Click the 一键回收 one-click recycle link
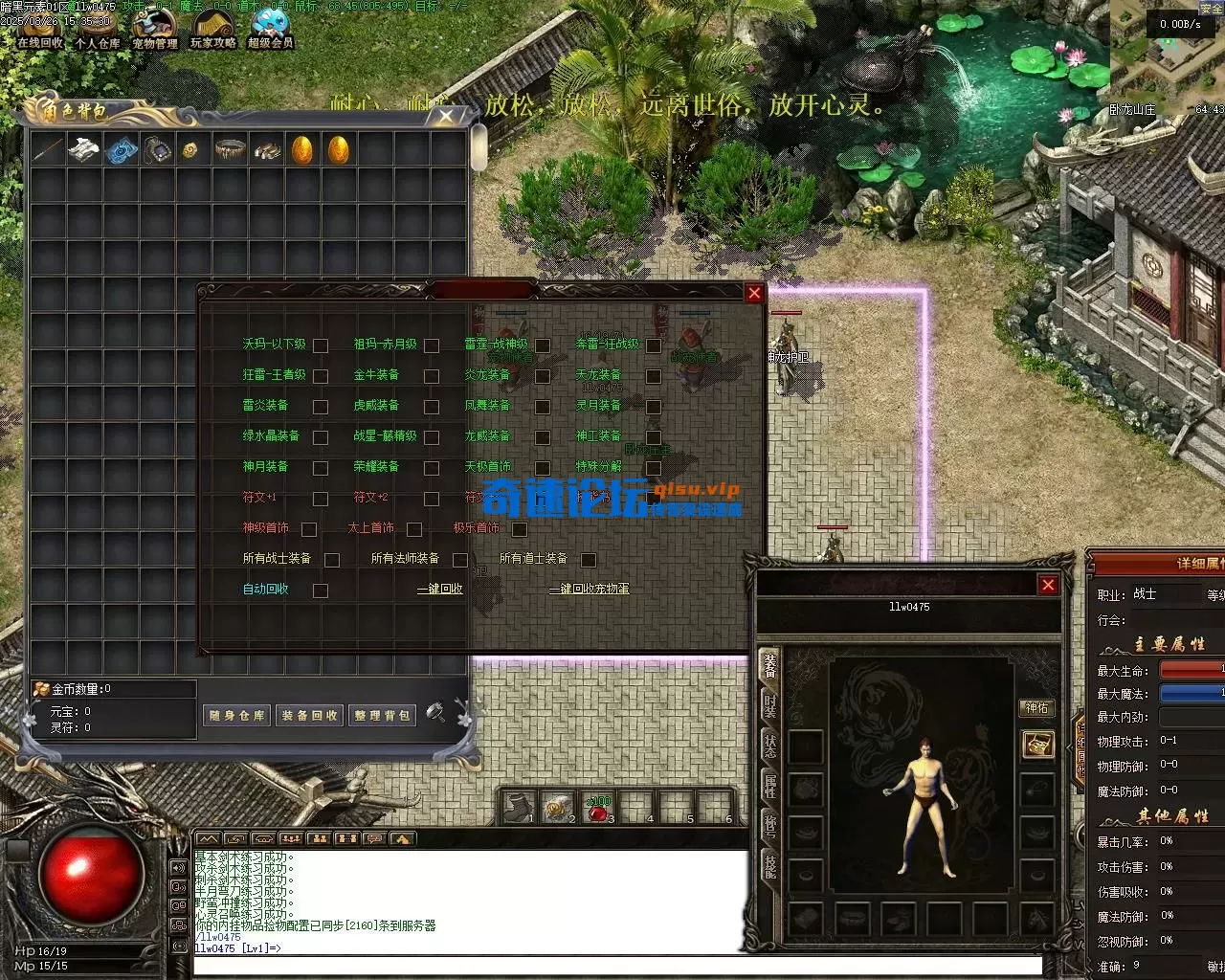The width and height of the screenshot is (1225, 980). click(x=440, y=590)
